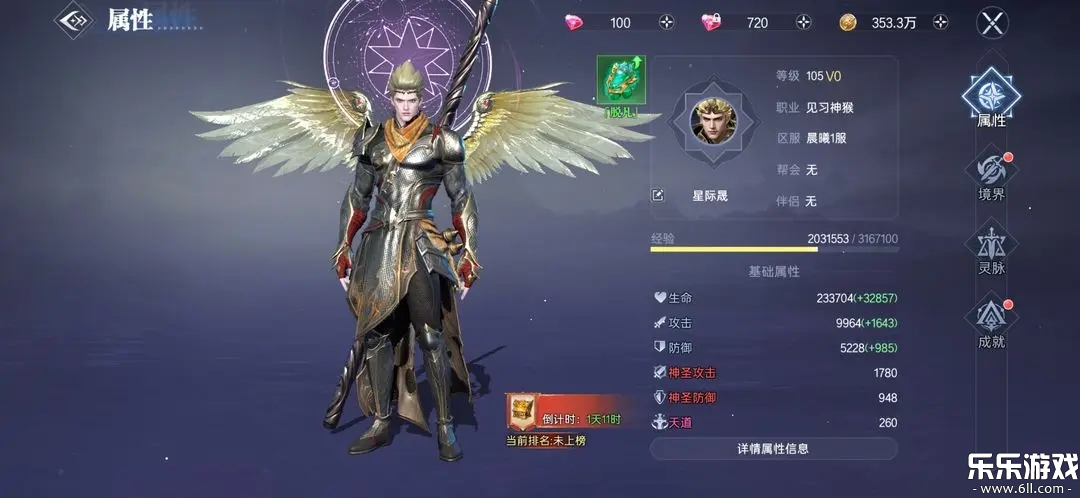This screenshot has height=498, width=1080.
Task: Open the 成就 tab
Action: coord(991,321)
